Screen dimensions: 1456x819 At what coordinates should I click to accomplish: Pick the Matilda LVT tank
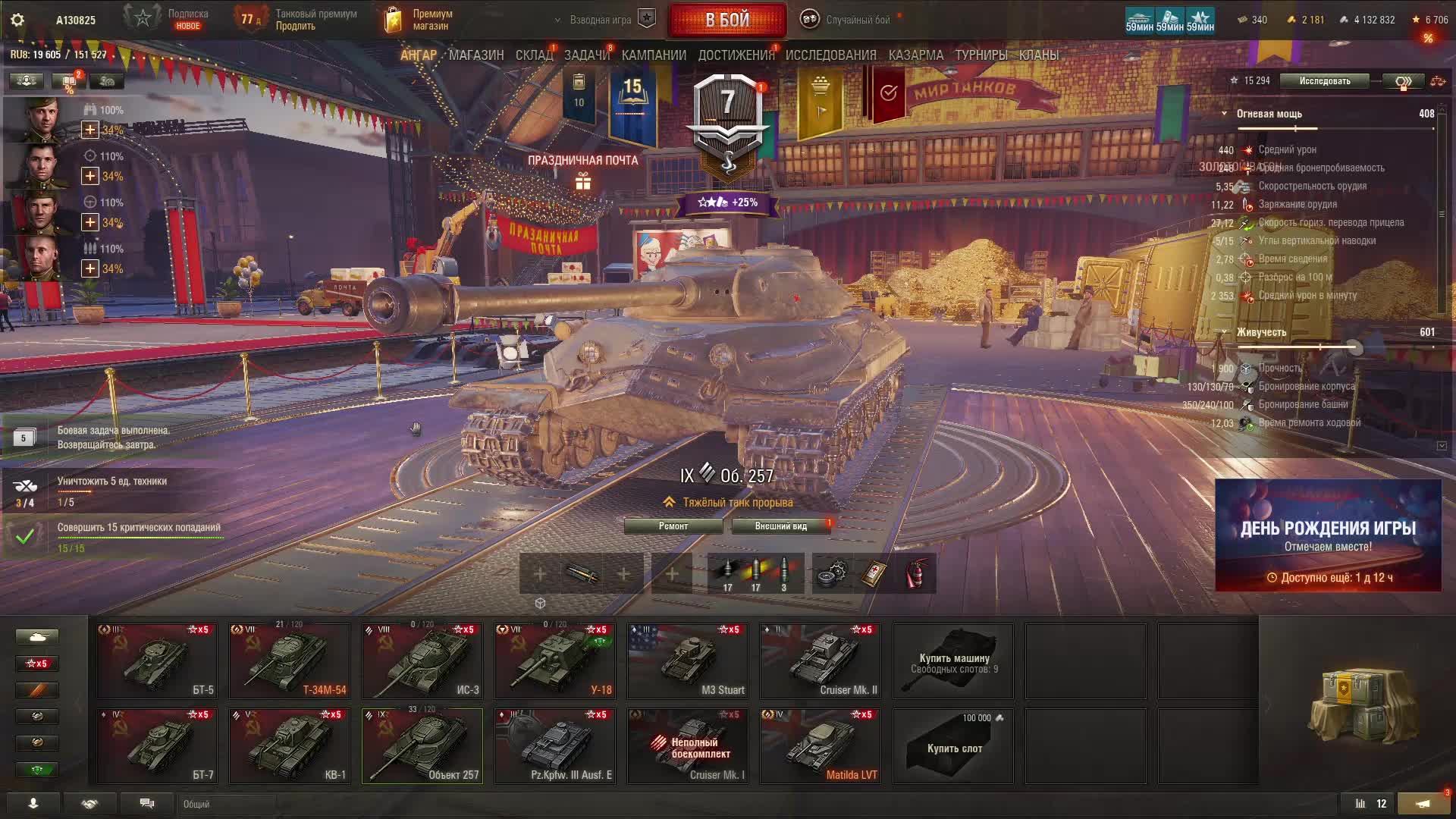click(821, 745)
